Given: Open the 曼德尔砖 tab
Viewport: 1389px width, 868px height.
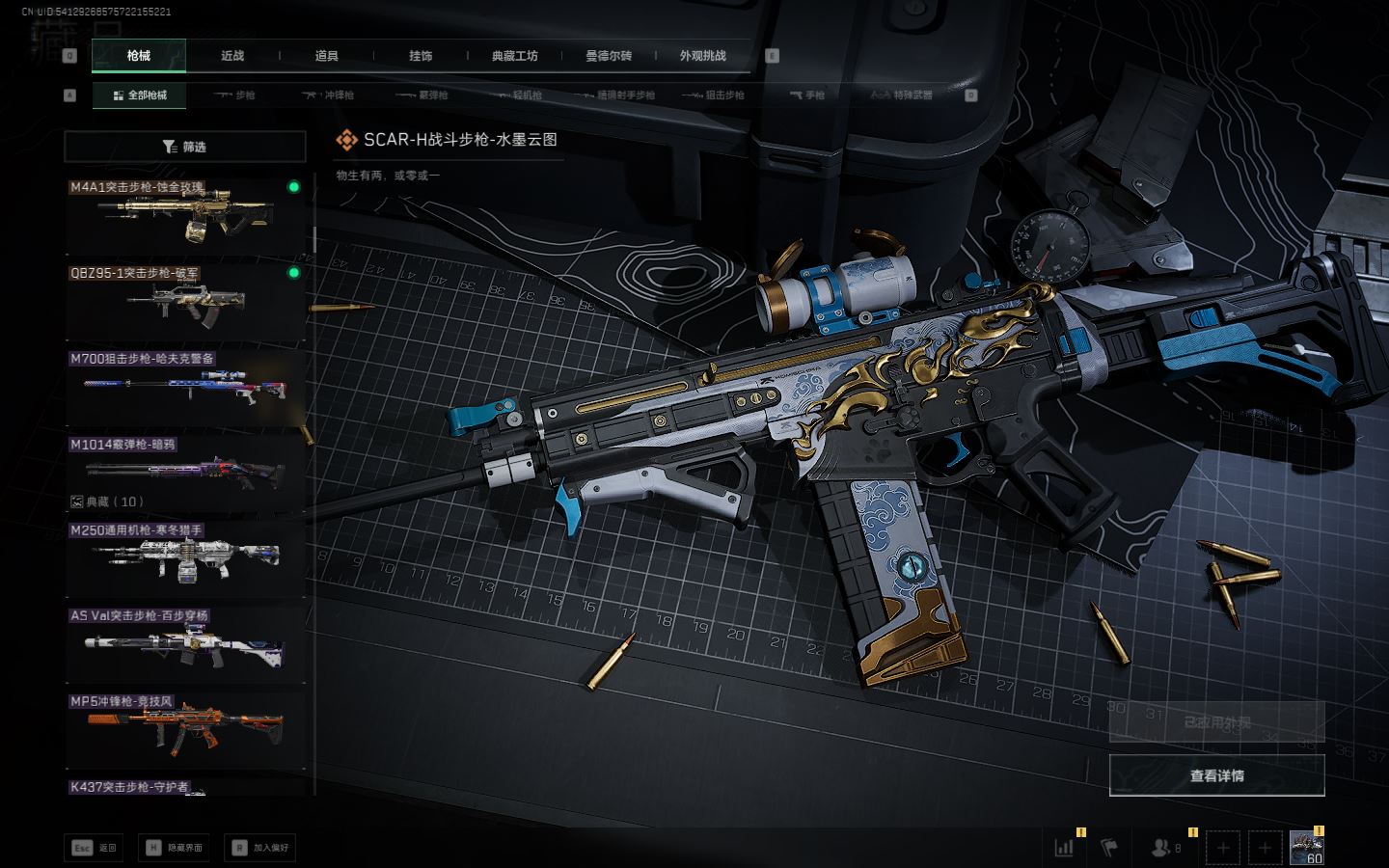Looking at the screenshot, I should pos(609,56).
